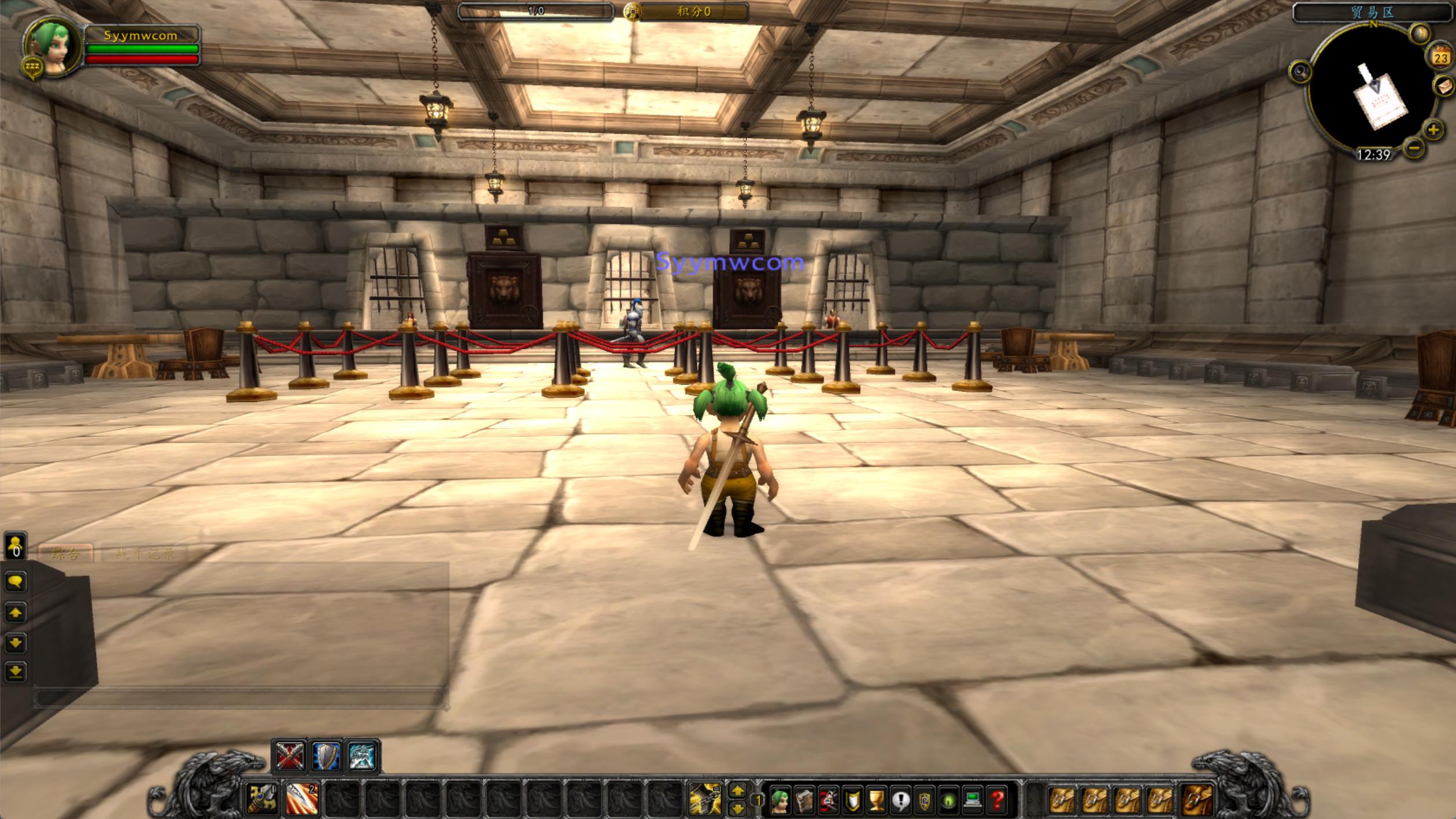The image size is (1456, 819).
Task: Activate the crossed-swords Battle Stance icon
Action: pos(289,756)
